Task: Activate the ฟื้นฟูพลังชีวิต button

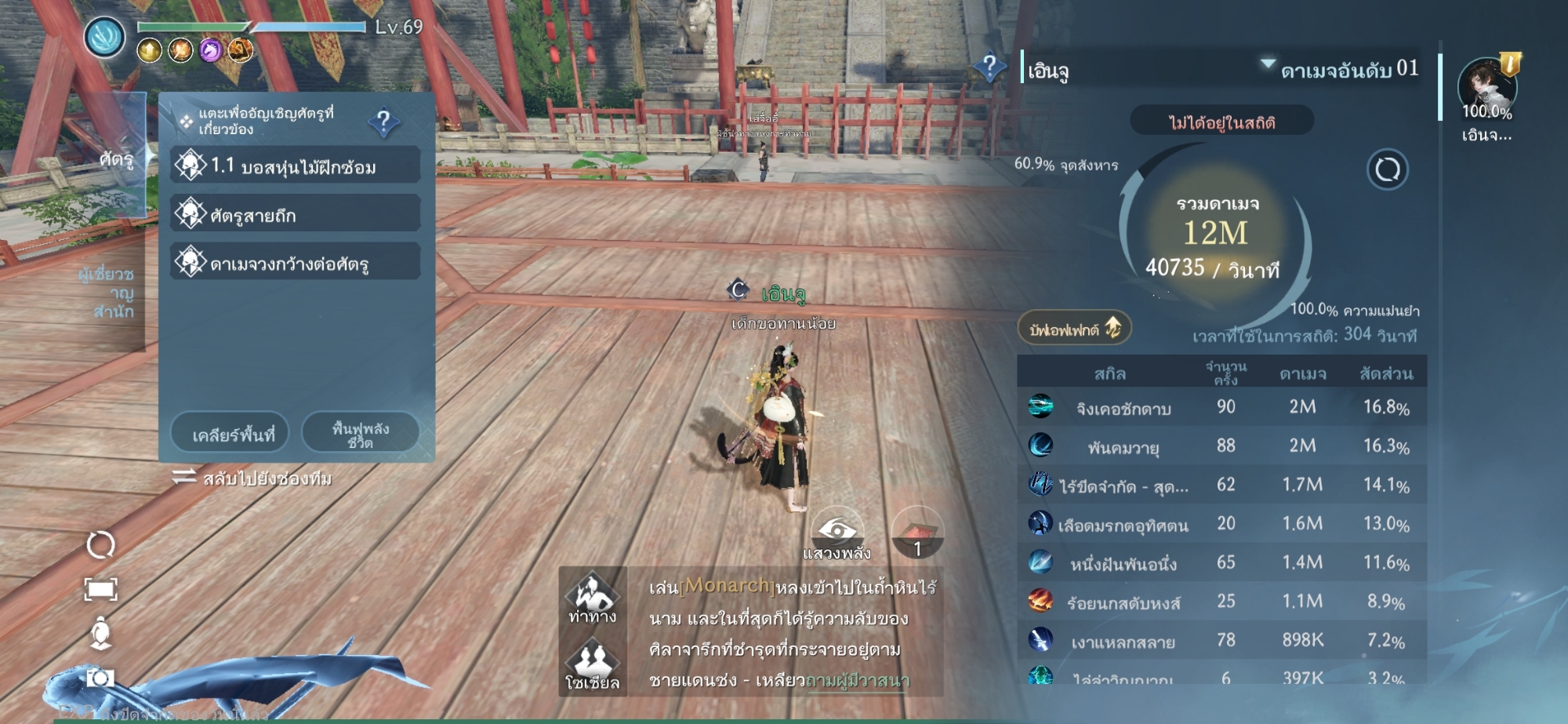Action: 360,433
